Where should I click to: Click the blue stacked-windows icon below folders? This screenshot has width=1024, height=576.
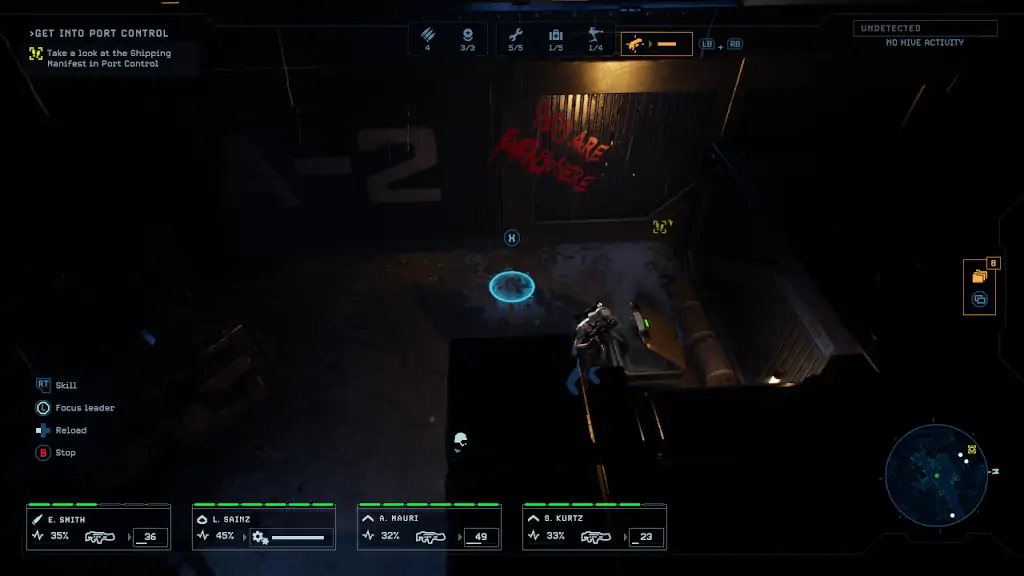click(979, 299)
